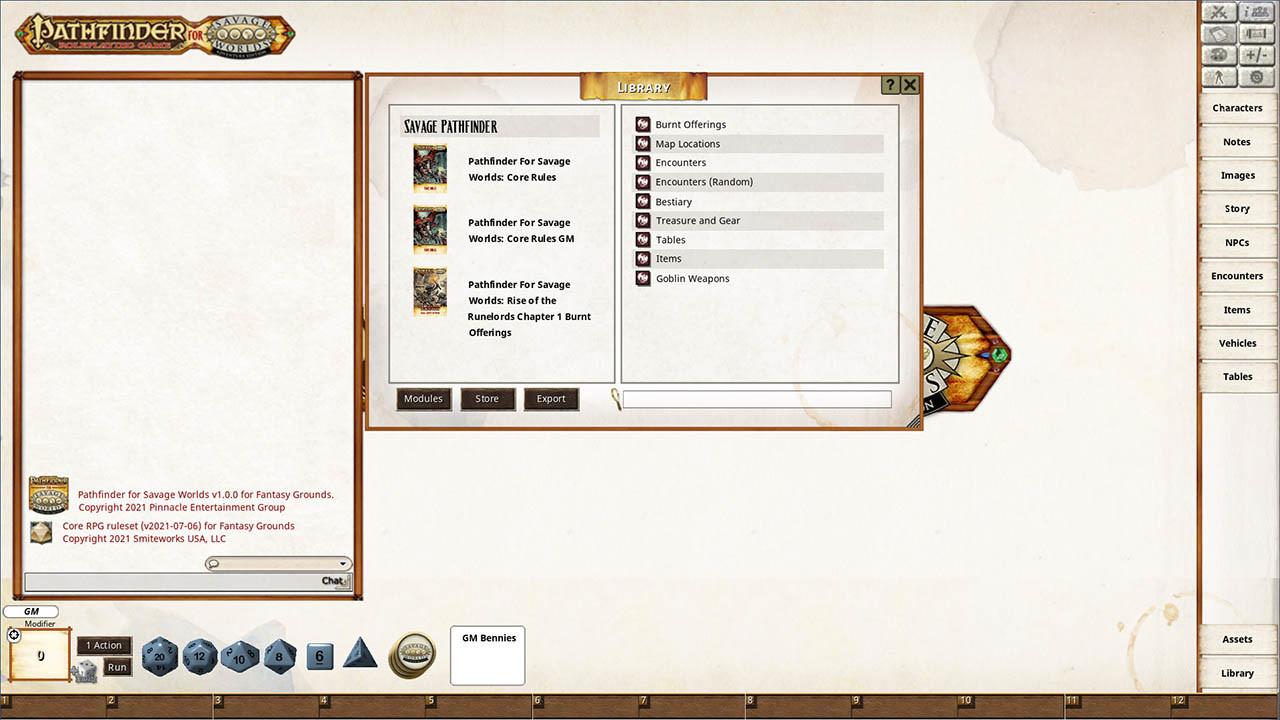Screen dimensions: 1280x720
Task: Adjust the GM Modifier value box
Action: point(38,655)
